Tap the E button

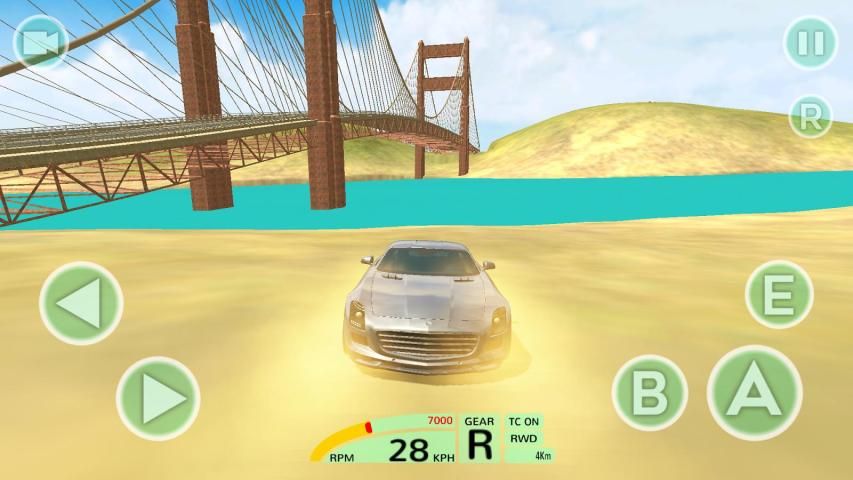click(779, 294)
